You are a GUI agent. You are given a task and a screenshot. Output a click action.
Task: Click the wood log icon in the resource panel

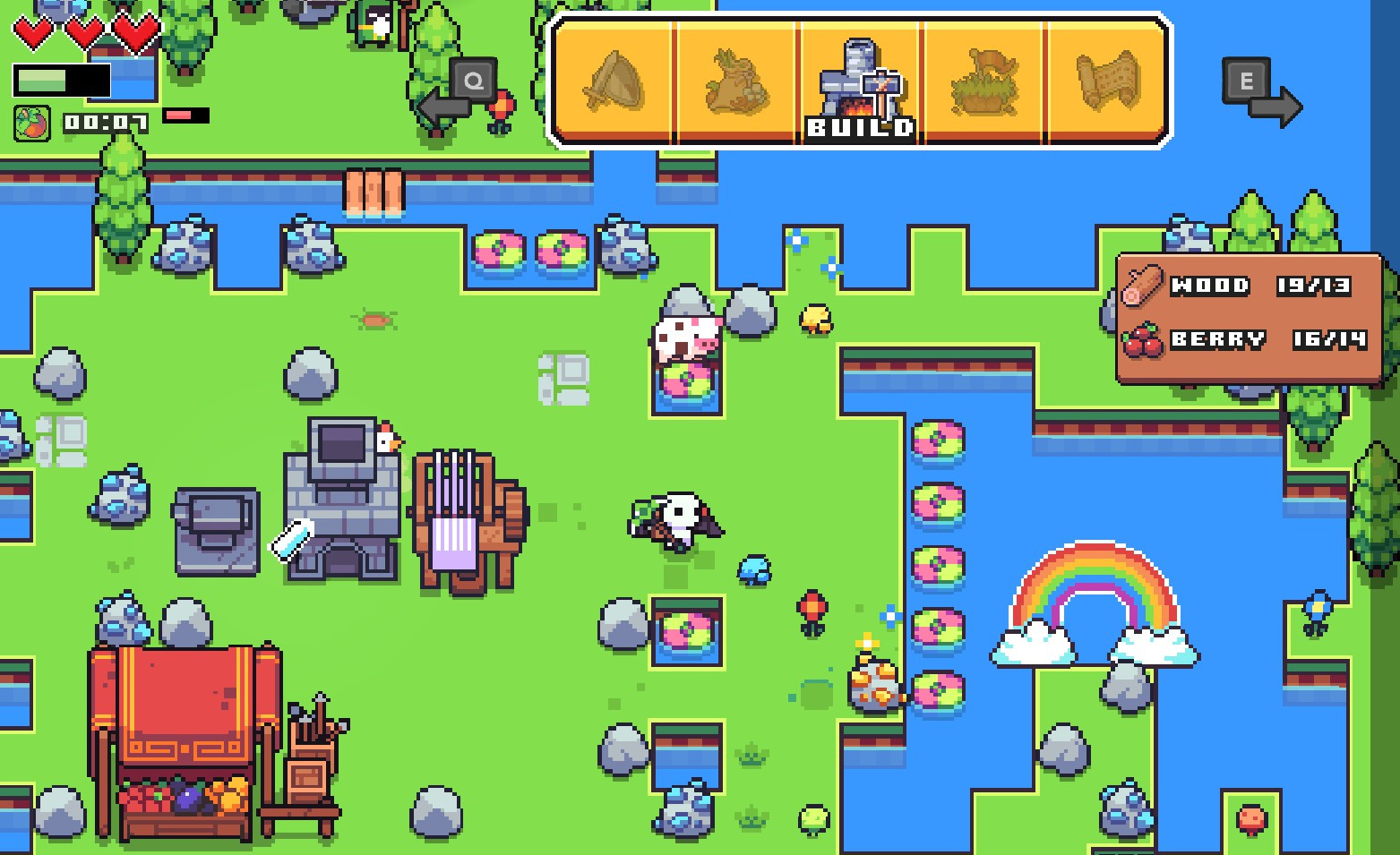click(1145, 285)
